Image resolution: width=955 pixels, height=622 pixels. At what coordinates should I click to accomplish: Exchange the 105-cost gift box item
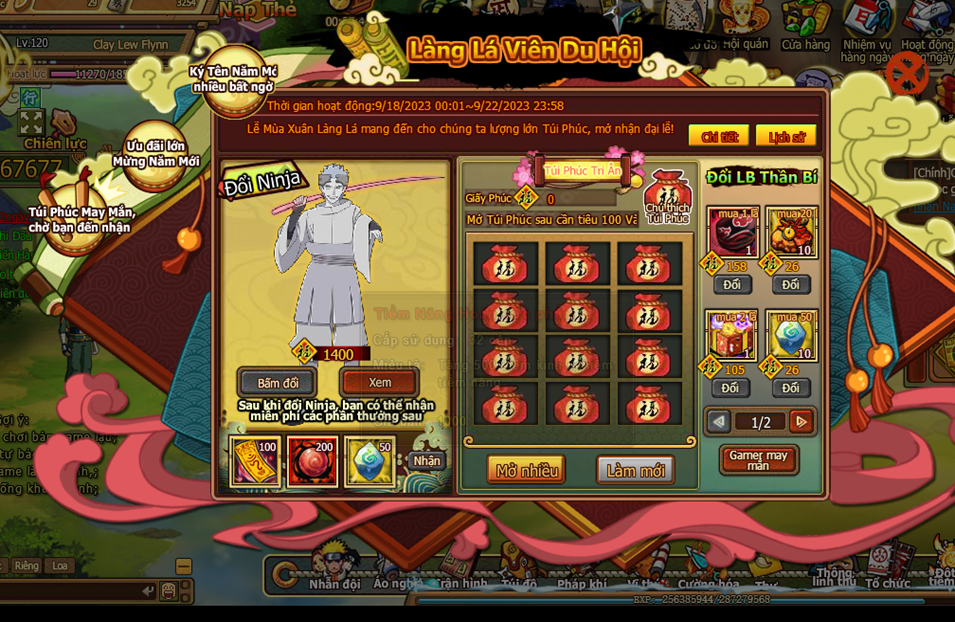coord(730,388)
